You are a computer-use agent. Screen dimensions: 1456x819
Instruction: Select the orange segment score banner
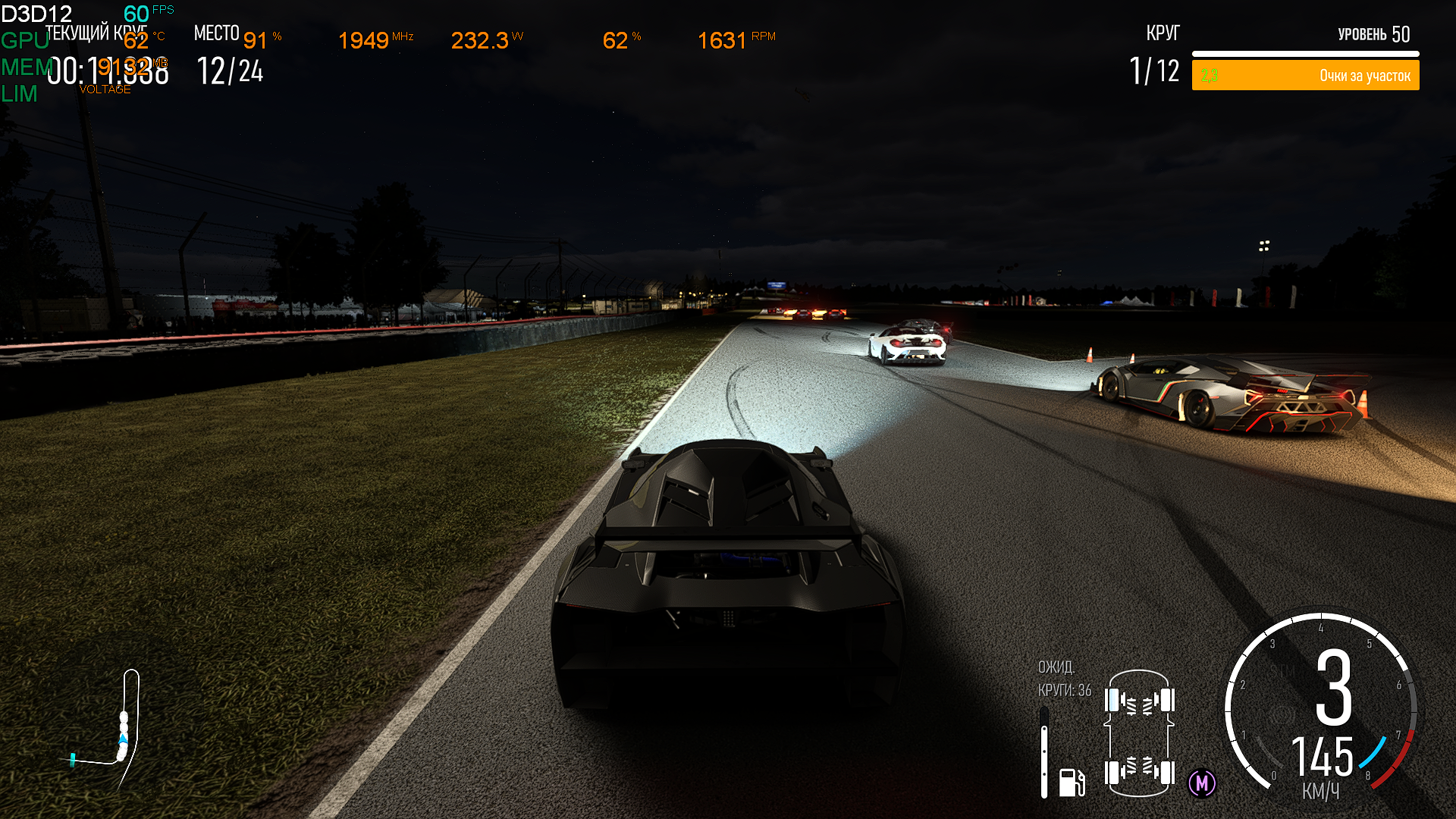coord(1305,76)
